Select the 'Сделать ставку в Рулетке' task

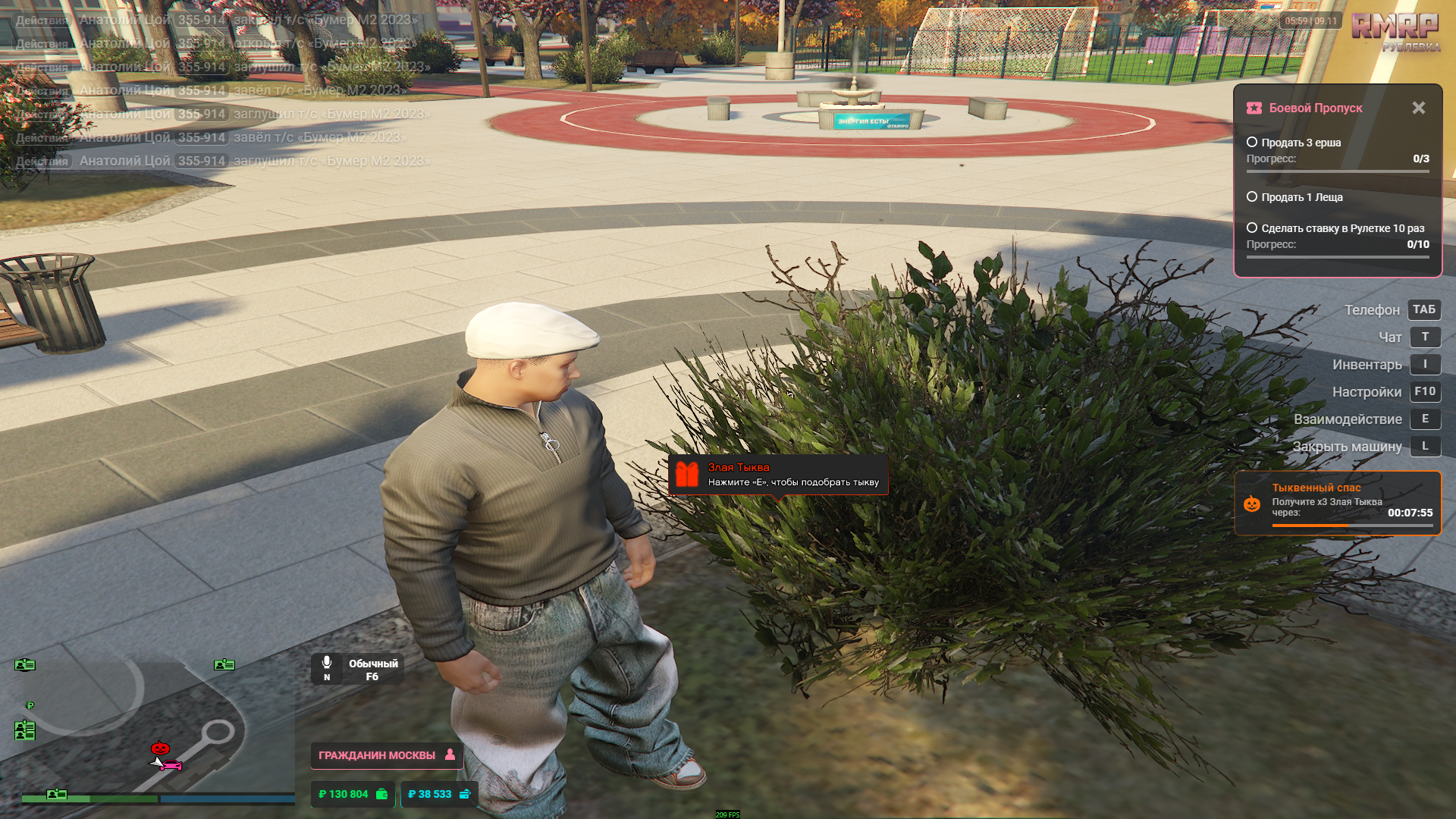1341,228
